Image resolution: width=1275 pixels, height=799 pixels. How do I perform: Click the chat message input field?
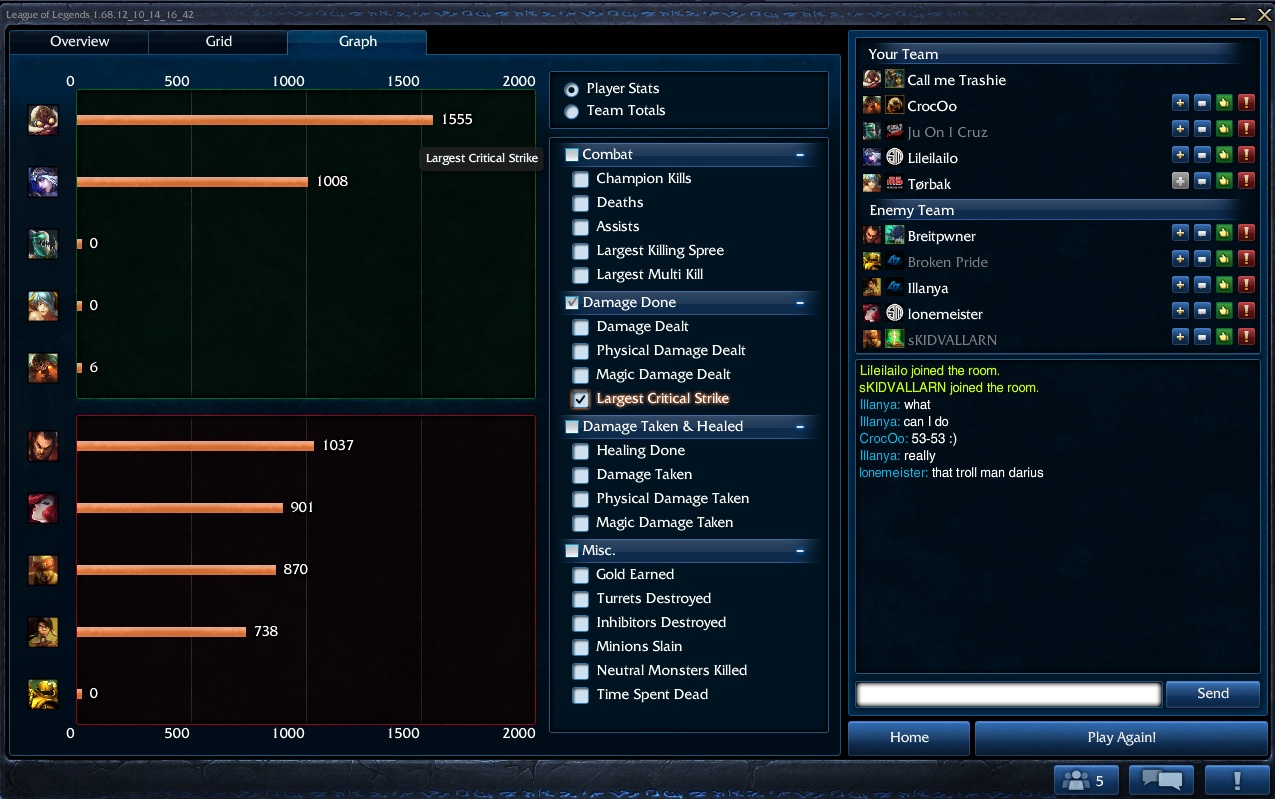click(x=1008, y=694)
